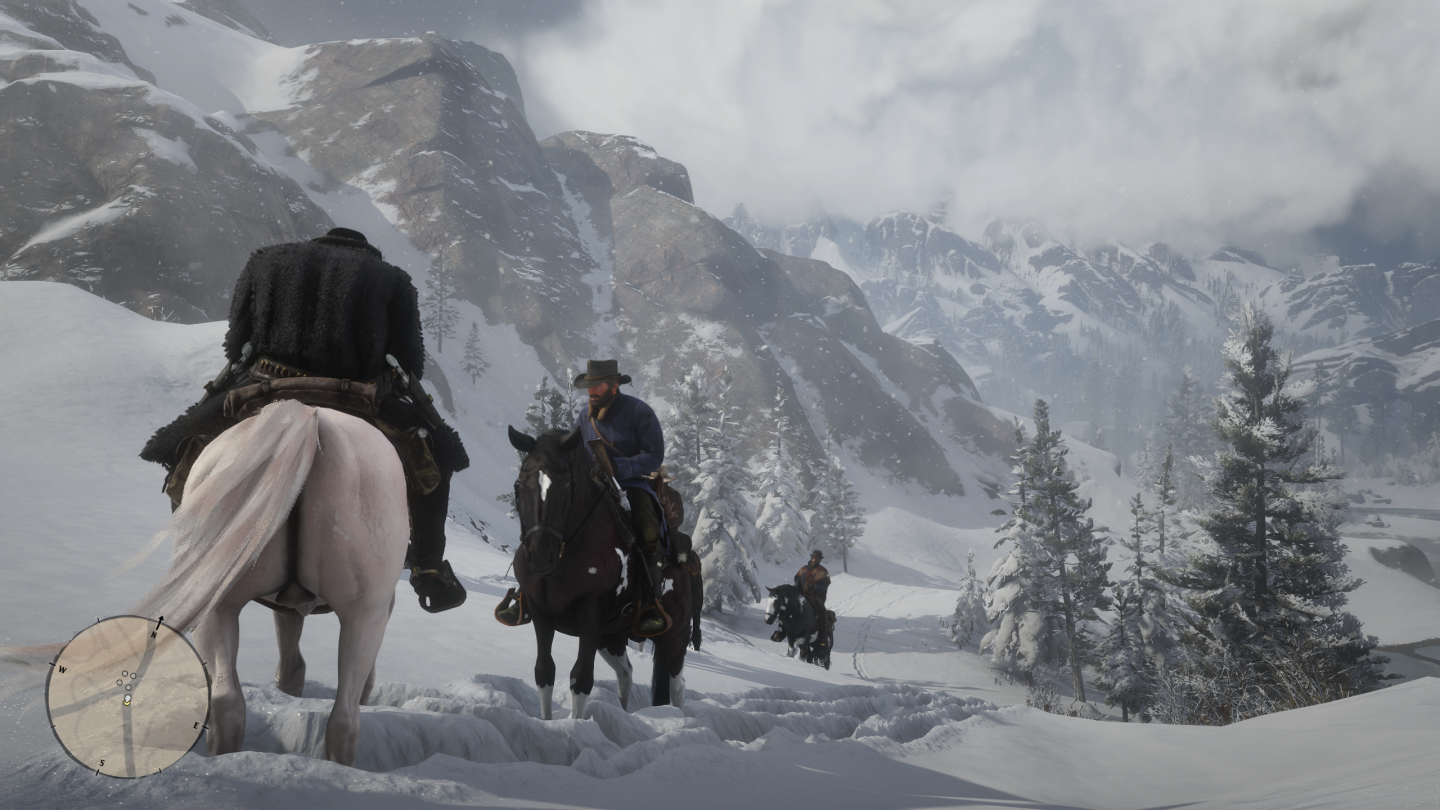Click the yellow ring beneath the player marker

pos(127,704)
